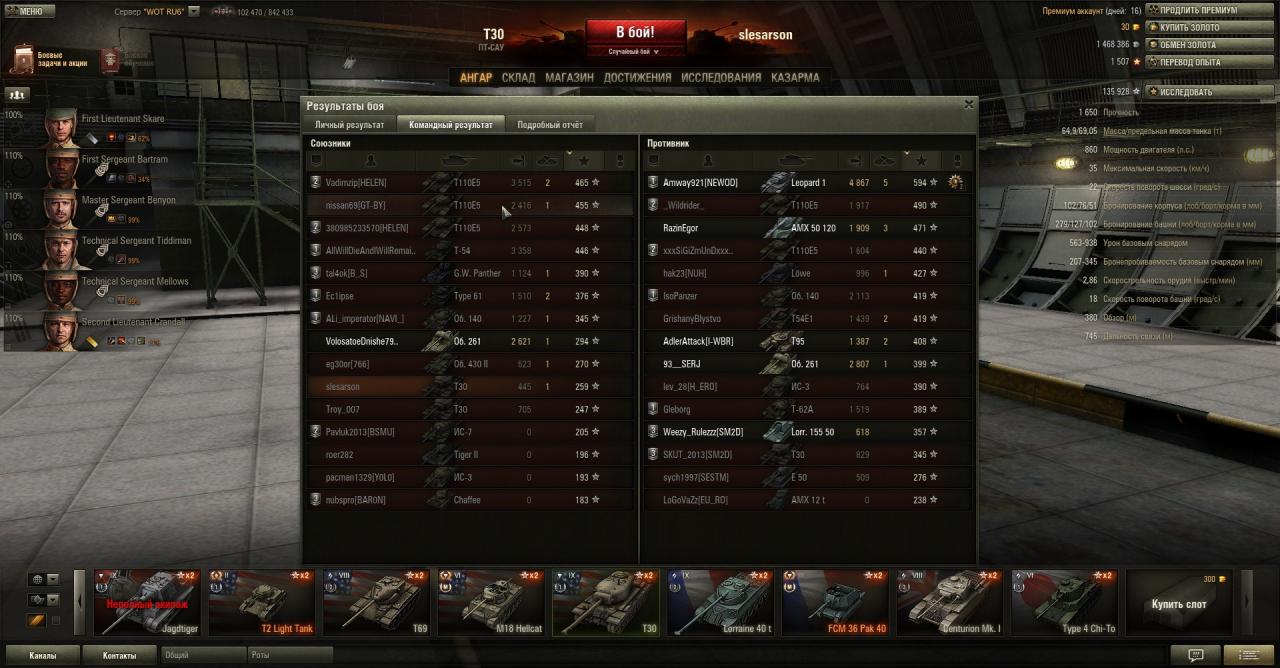Open the «Каналы» chat channels

point(43,656)
